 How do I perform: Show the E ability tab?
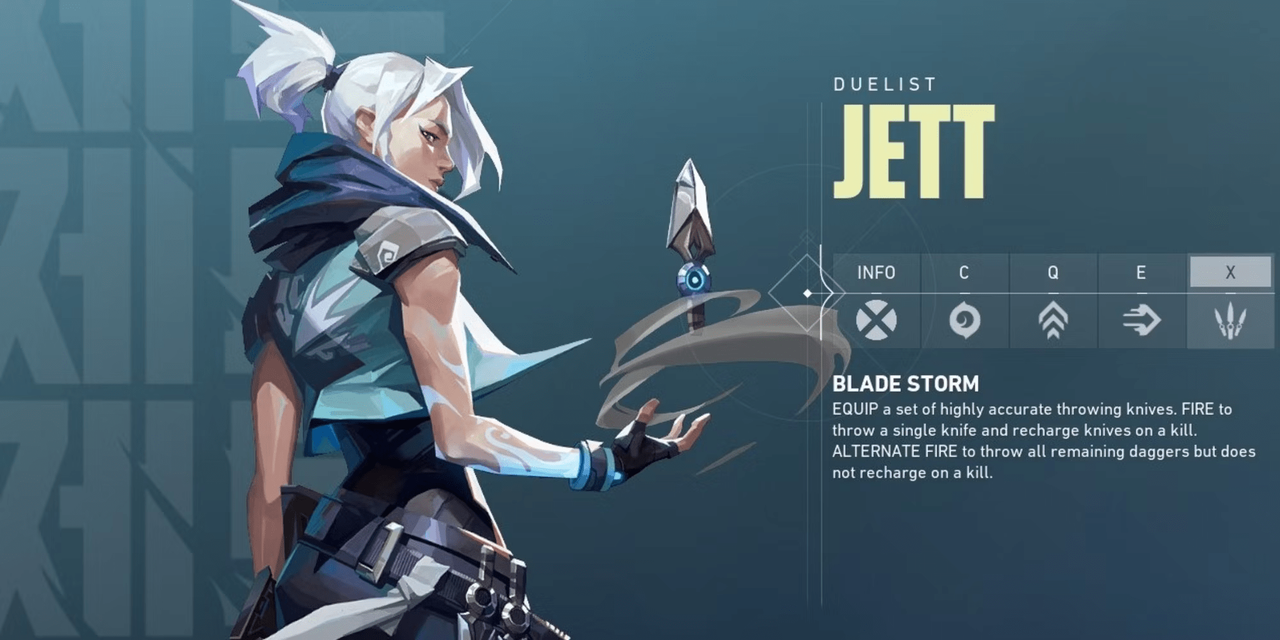click(1142, 272)
